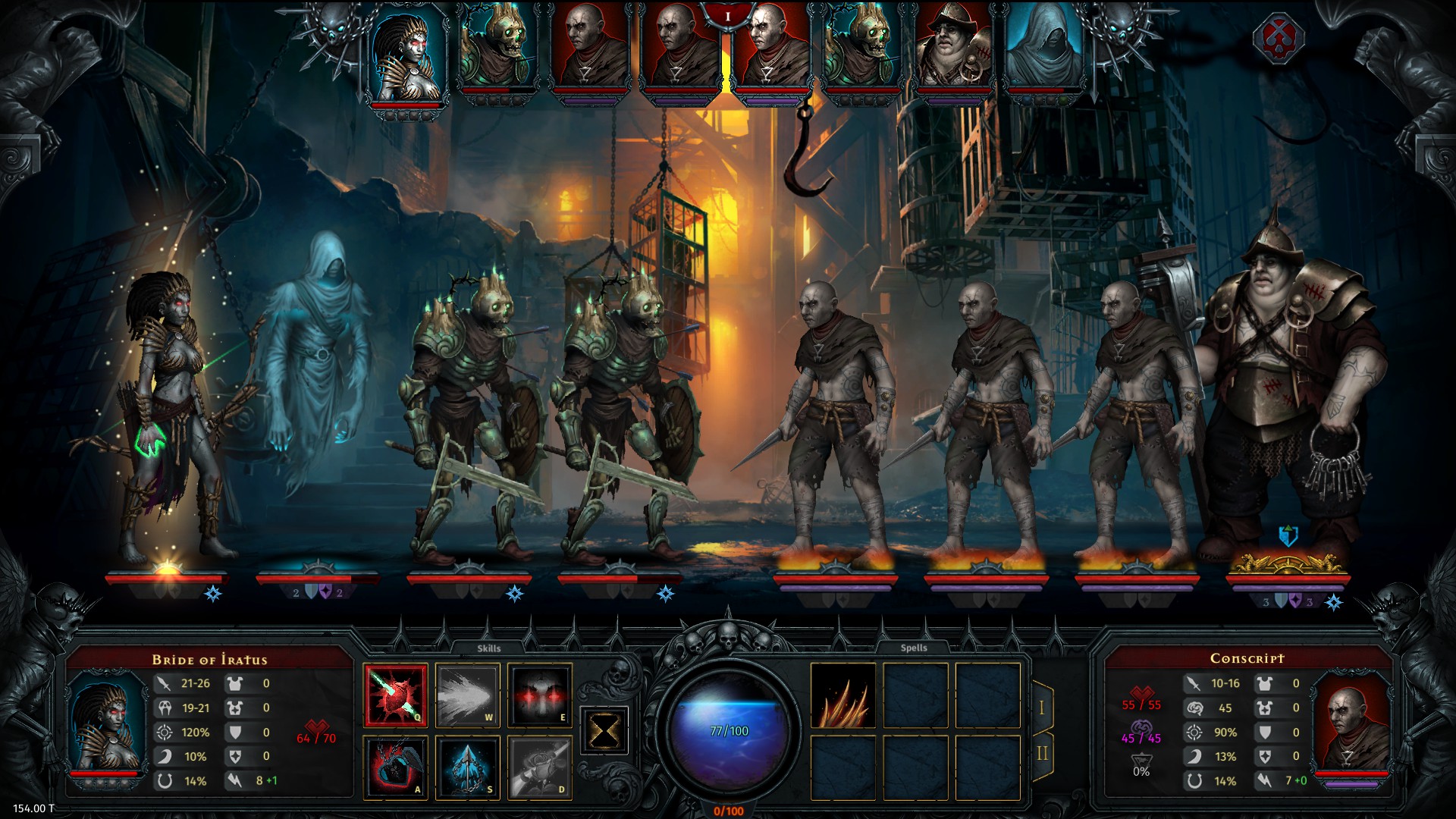1456x819 pixels.
Task: Cast the fiery claws spell
Action: pyautogui.click(x=843, y=695)
